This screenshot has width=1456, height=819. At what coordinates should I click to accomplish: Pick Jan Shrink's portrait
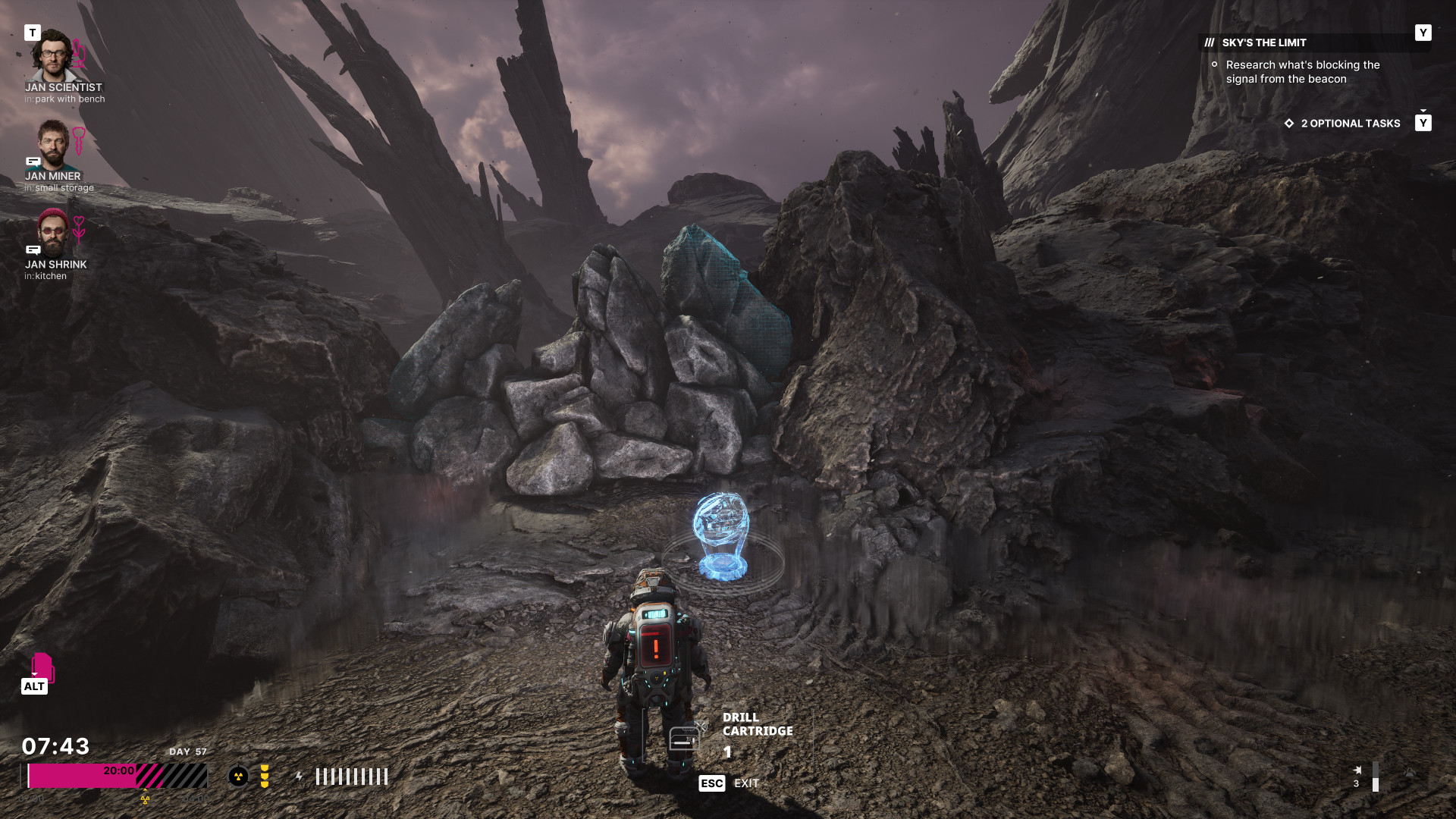[x=53, y=232]
